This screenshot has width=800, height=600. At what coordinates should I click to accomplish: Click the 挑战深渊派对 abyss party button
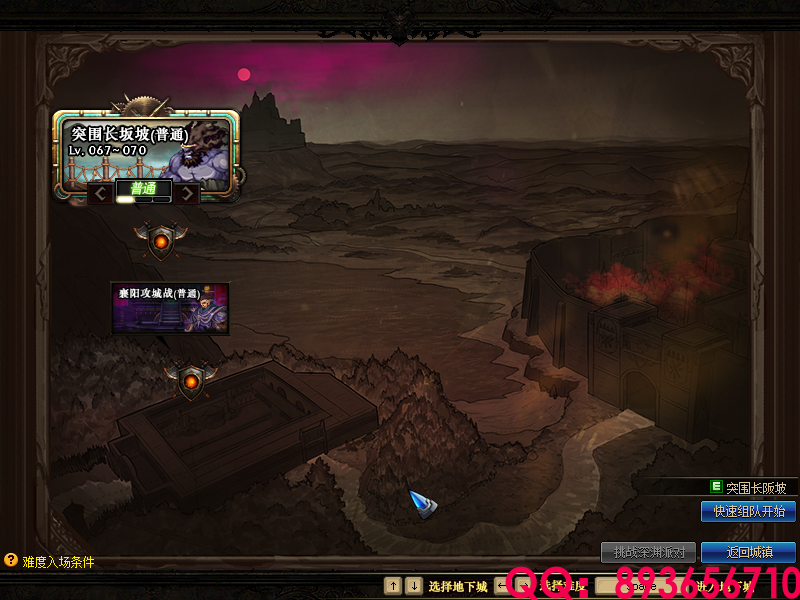coord(648,552)
